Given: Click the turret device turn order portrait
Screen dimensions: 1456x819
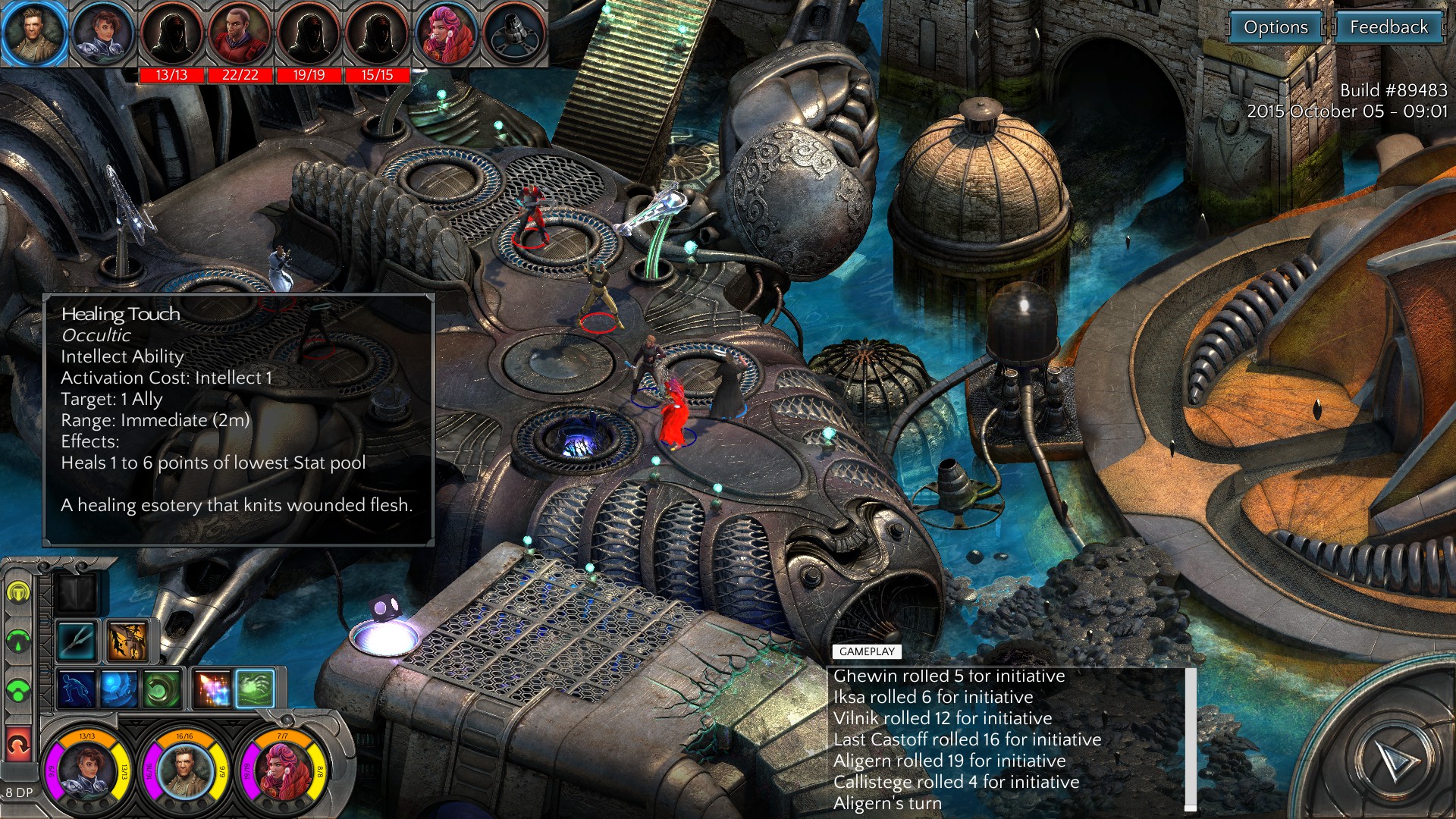Looking at the screenshot, I should click(x=515, y=34).
